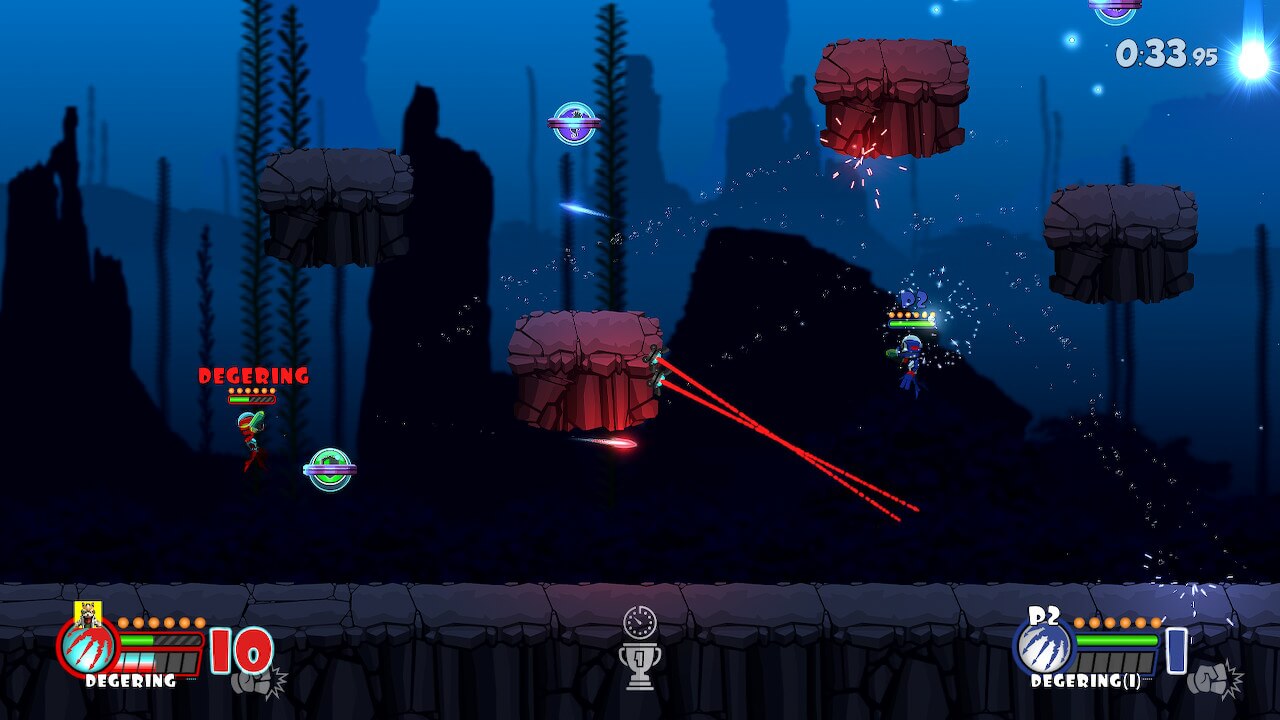Image resolution: width=1280 pixels, height=720 pixels.
Task: Click P2's blue claw portrait icon
Action: tap(1043, 648)
